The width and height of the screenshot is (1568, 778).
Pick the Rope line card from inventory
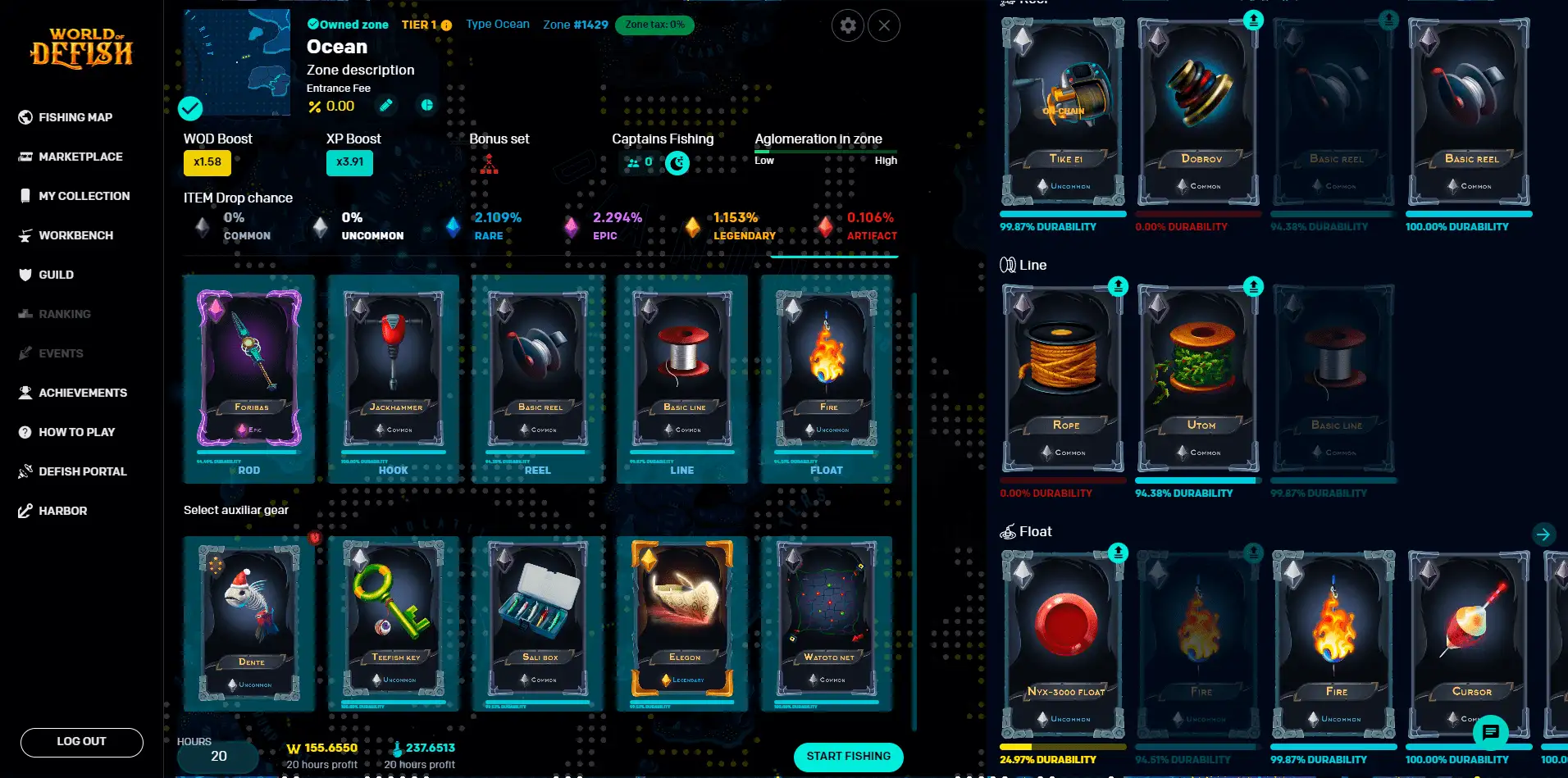click(1064, 377)
